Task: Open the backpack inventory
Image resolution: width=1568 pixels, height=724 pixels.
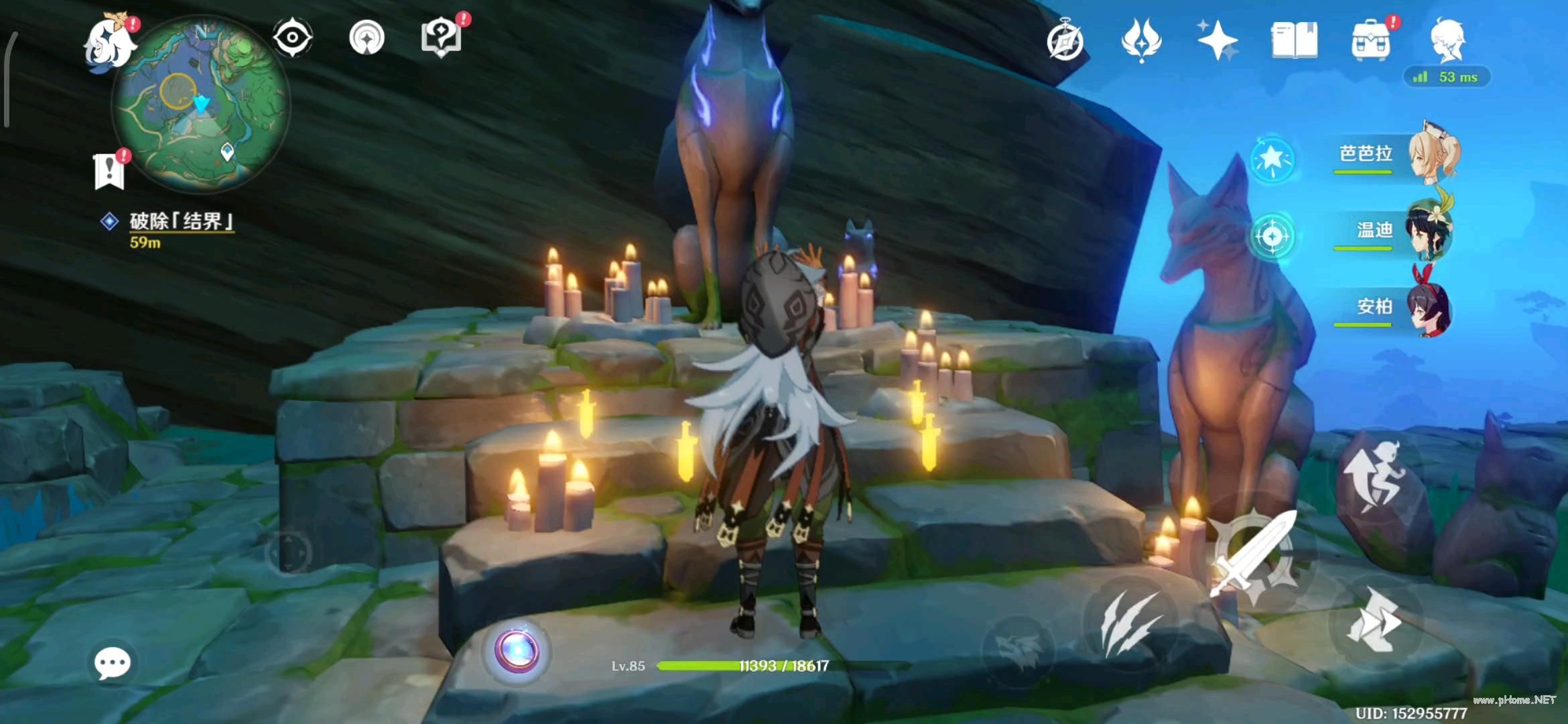Action: (1371, 40)
